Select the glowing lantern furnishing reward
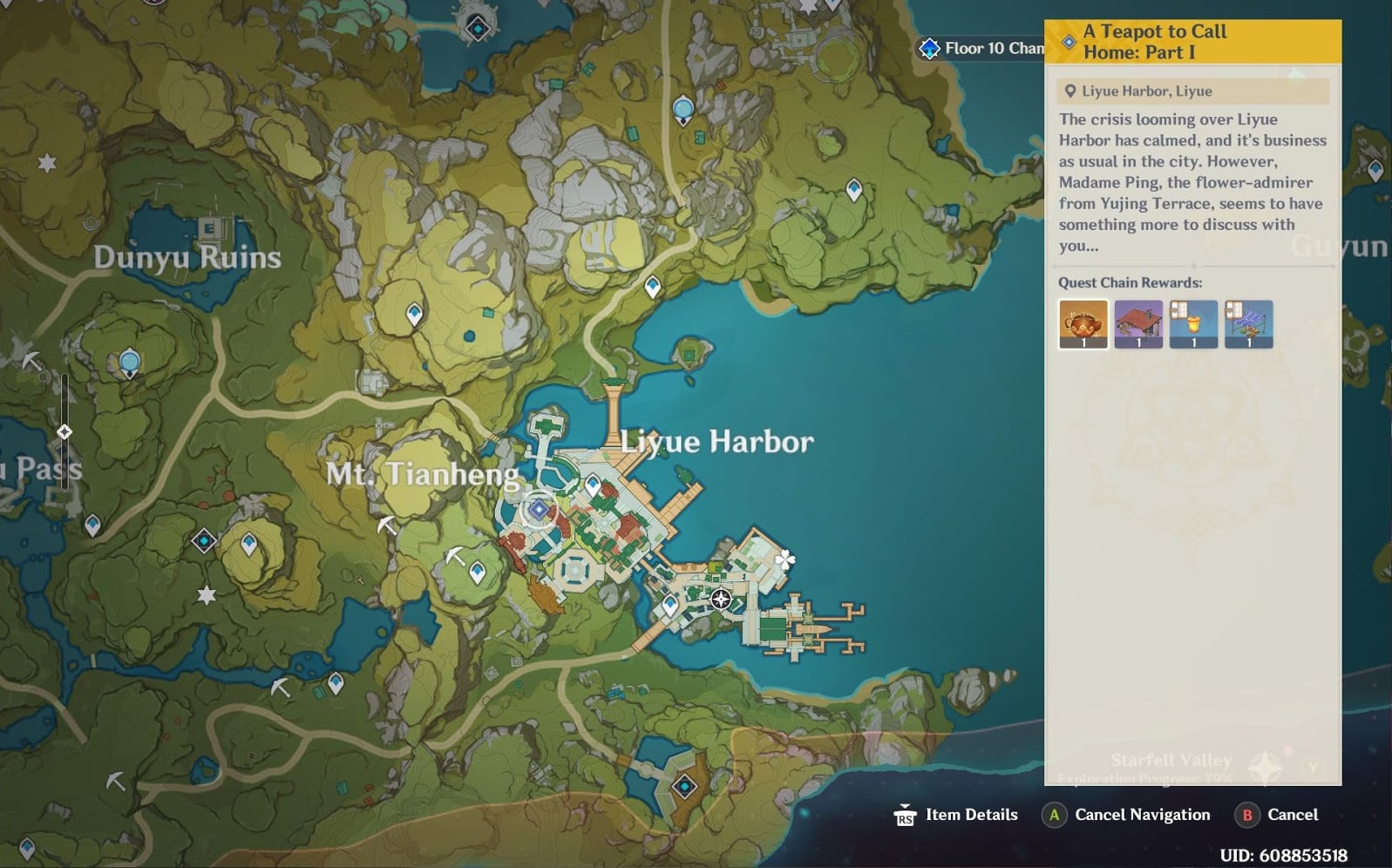This screenshot has width=1392, height=868. [1193, 324]
